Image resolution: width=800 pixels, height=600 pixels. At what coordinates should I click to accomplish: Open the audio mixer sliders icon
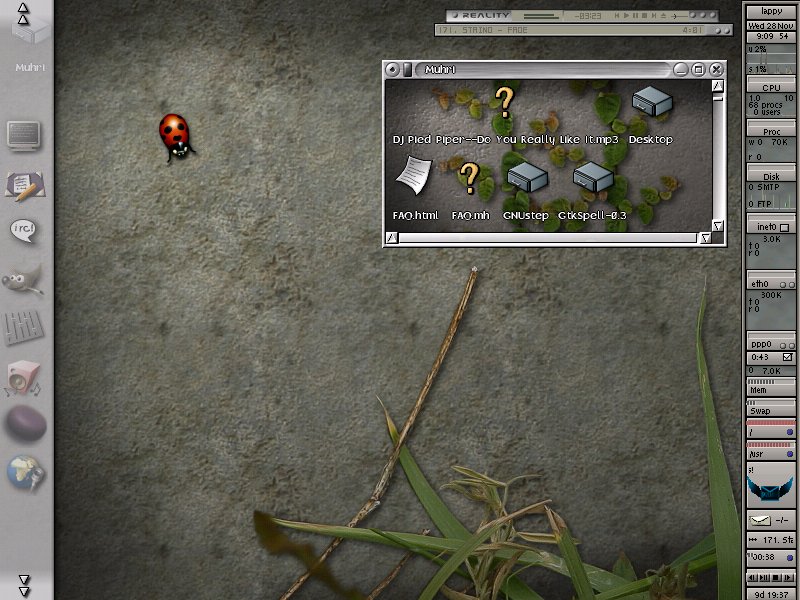[x=24, y=327]
